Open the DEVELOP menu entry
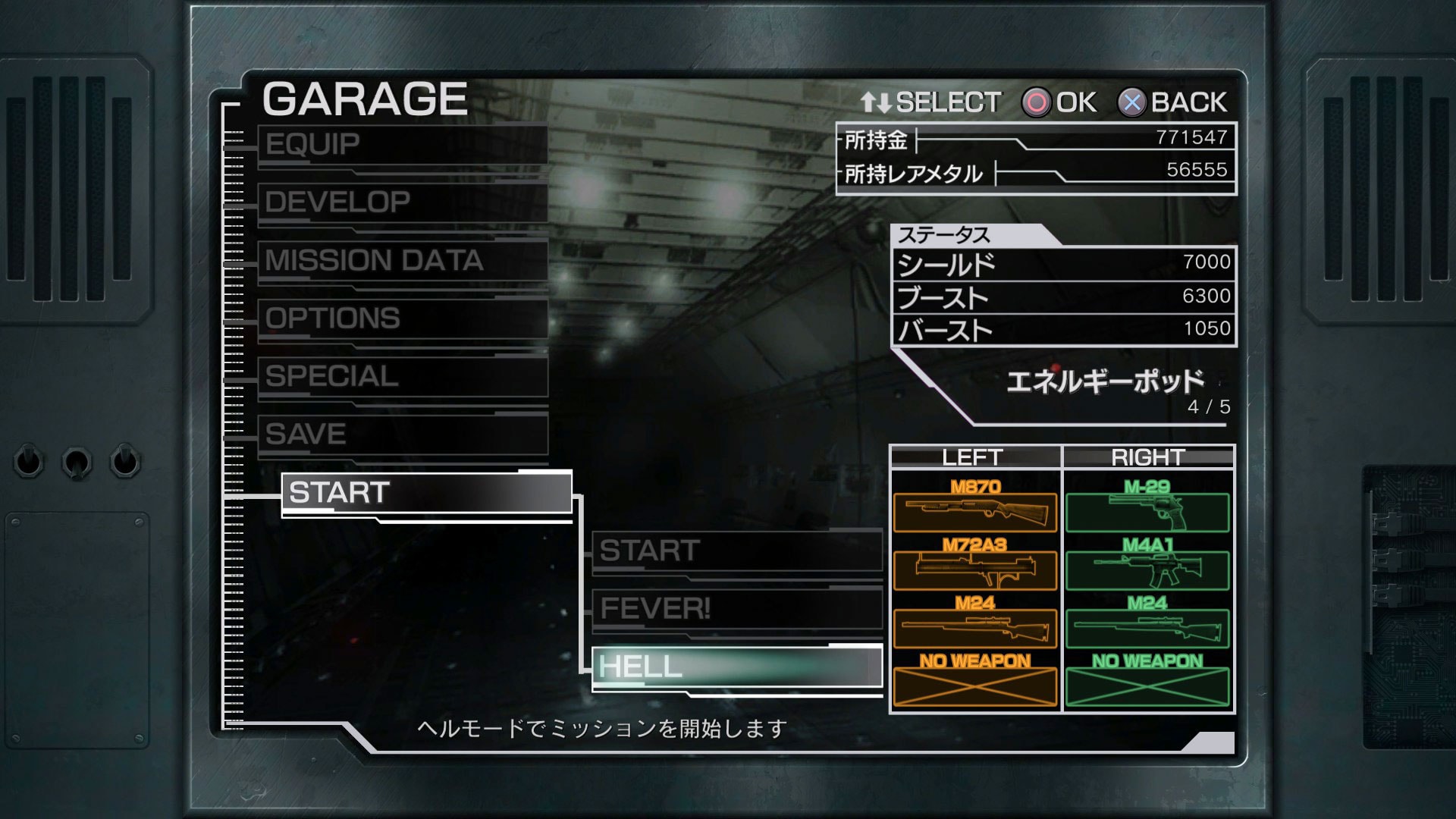 [x=402, y=203]
